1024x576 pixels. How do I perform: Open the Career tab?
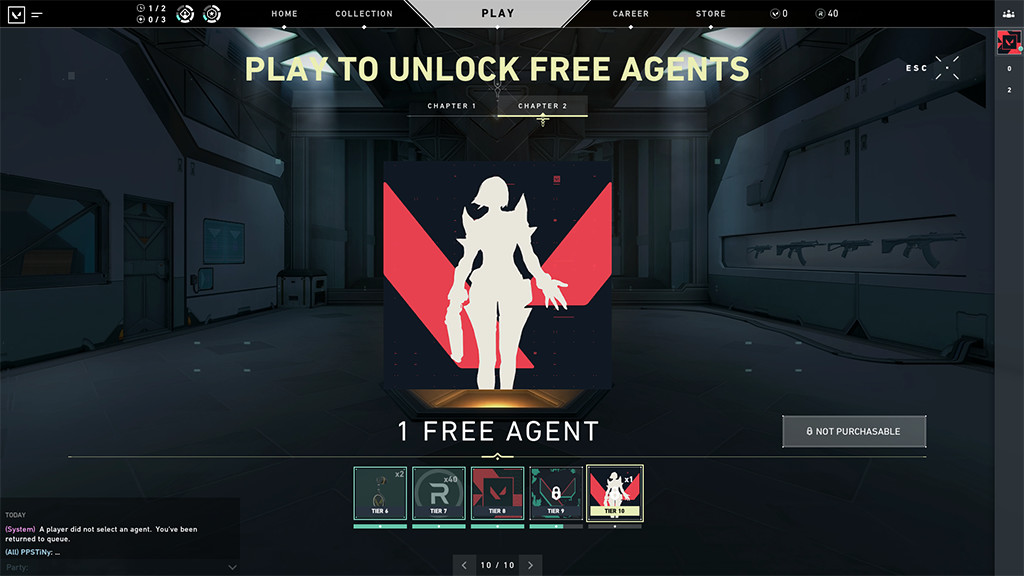pos(630,14)
